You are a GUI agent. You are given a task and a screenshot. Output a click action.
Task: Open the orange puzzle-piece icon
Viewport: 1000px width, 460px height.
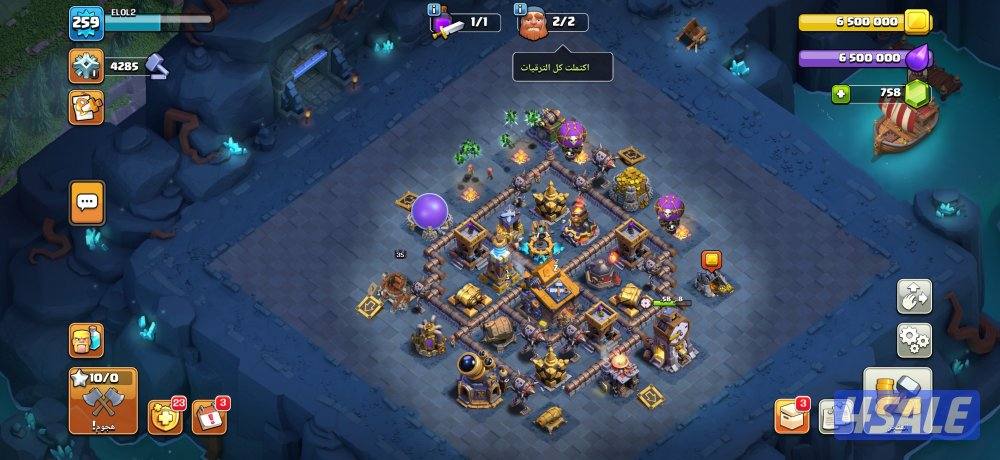(x=86, y=107)
